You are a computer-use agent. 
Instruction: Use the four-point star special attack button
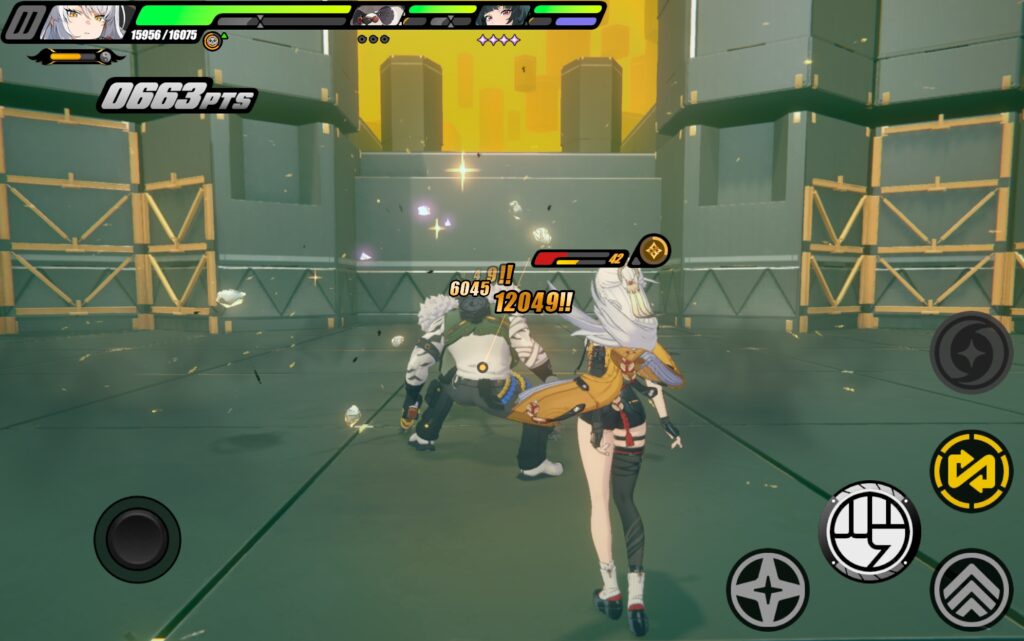pyautogui.click(x=767, y=590)
